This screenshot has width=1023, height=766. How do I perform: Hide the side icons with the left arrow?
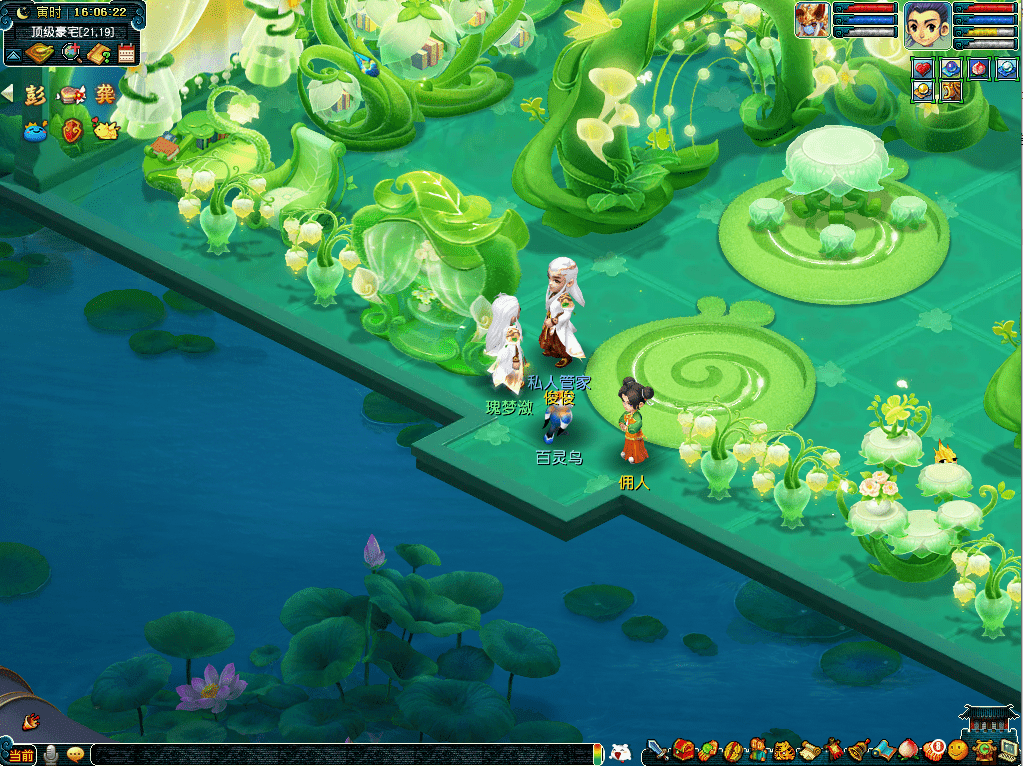8,93
